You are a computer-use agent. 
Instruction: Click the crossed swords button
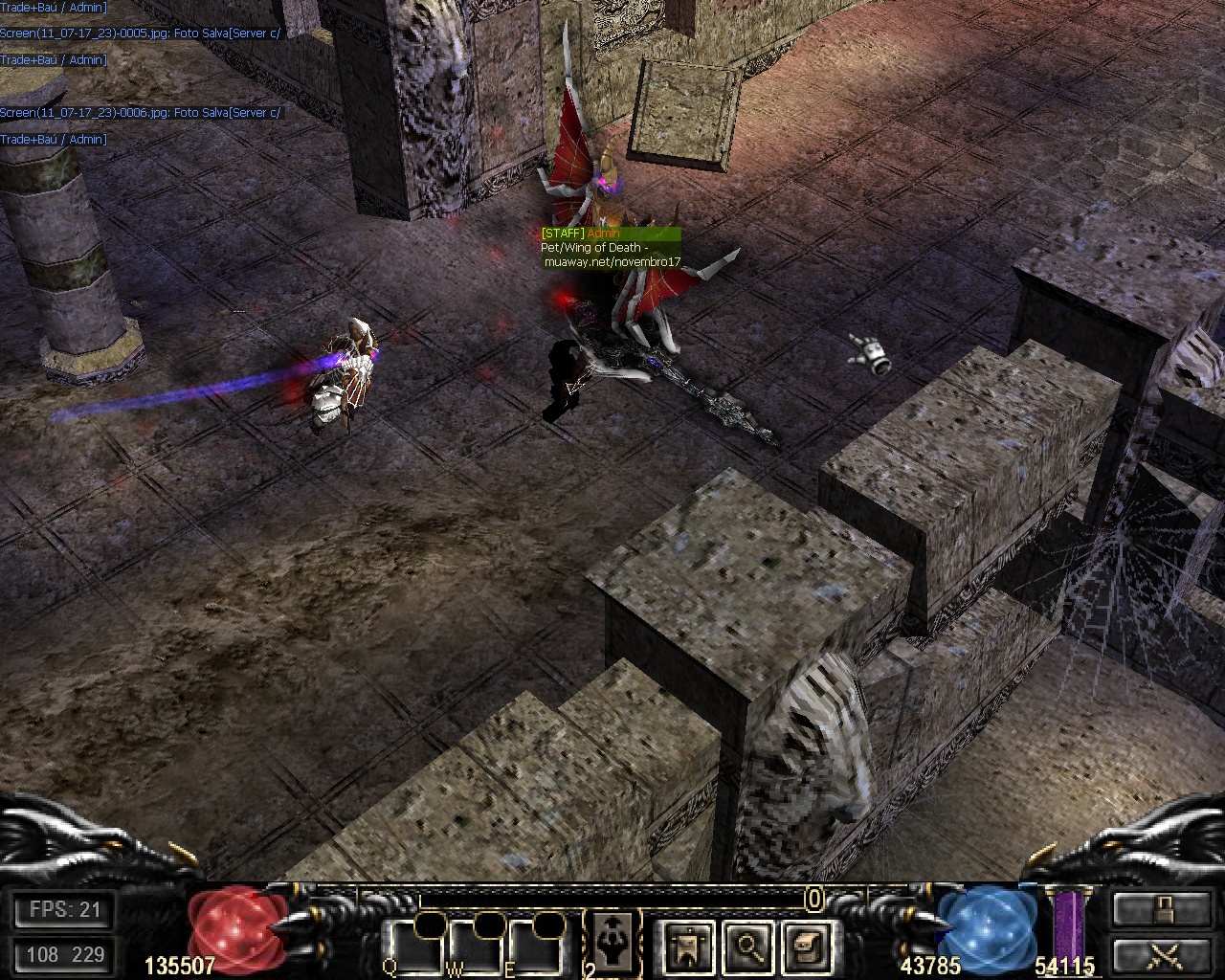click(1162, 954)
